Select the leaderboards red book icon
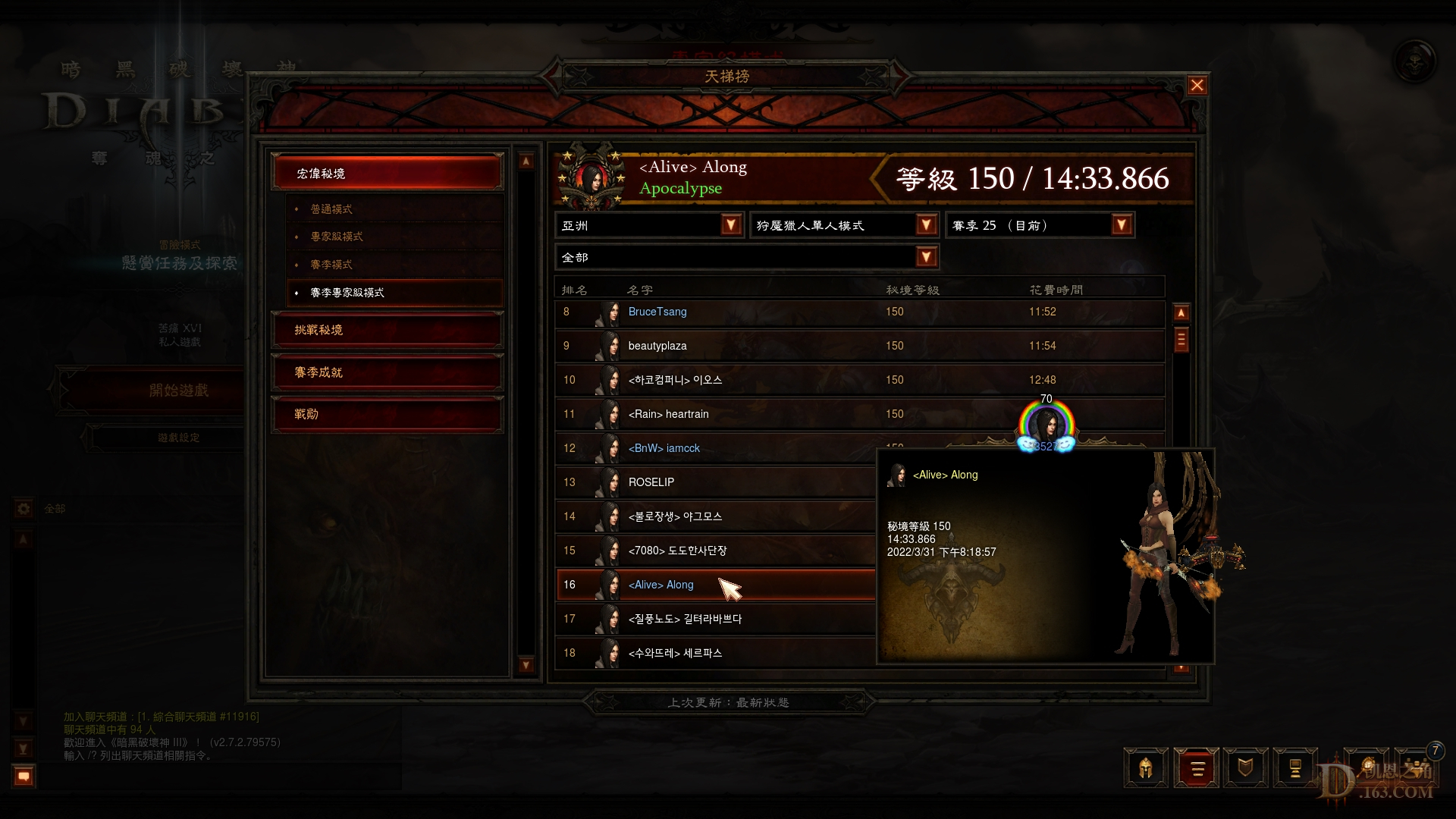 [x=1197, y=767]
